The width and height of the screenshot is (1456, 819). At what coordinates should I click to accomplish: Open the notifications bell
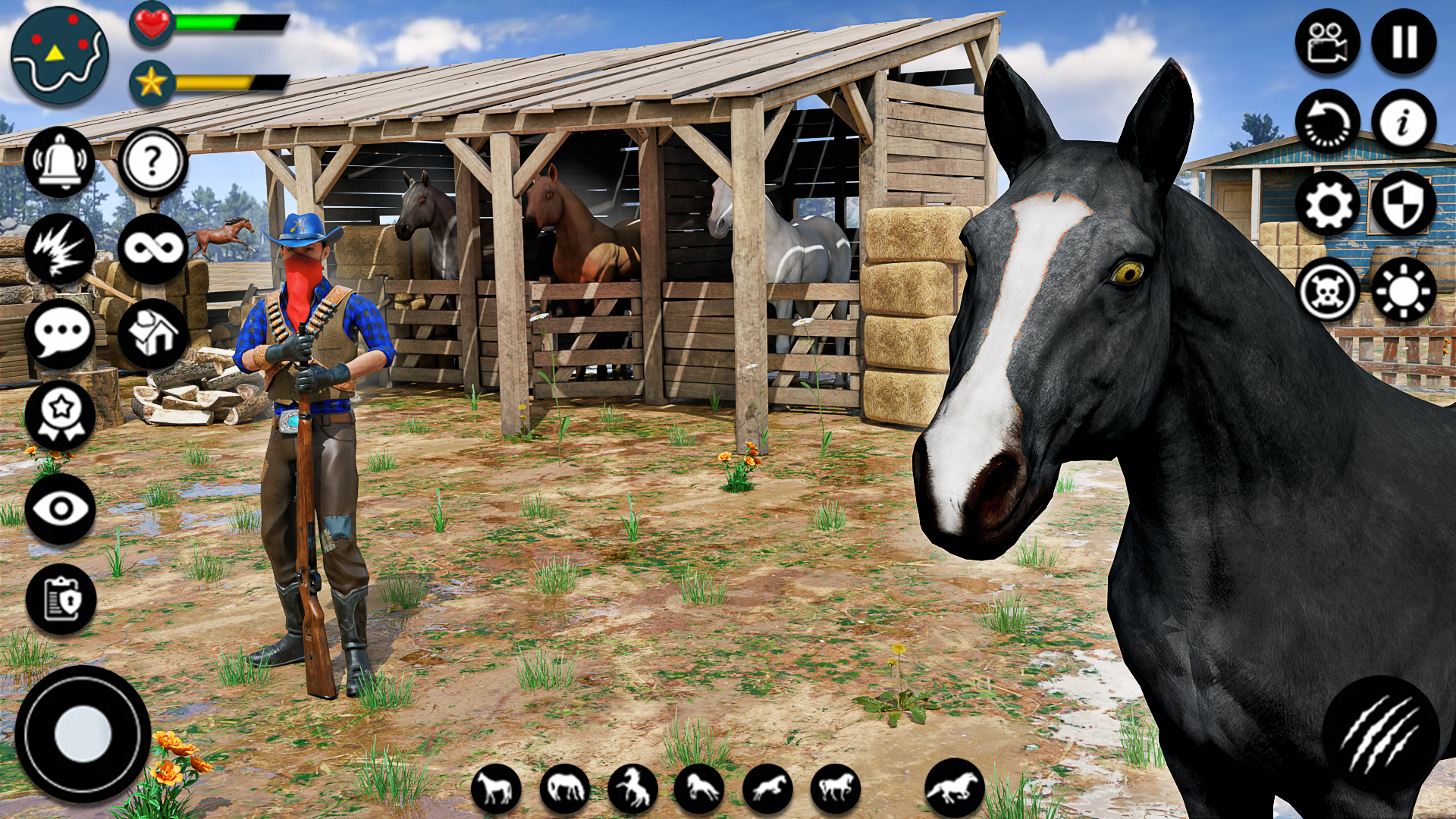pos(60,160)
